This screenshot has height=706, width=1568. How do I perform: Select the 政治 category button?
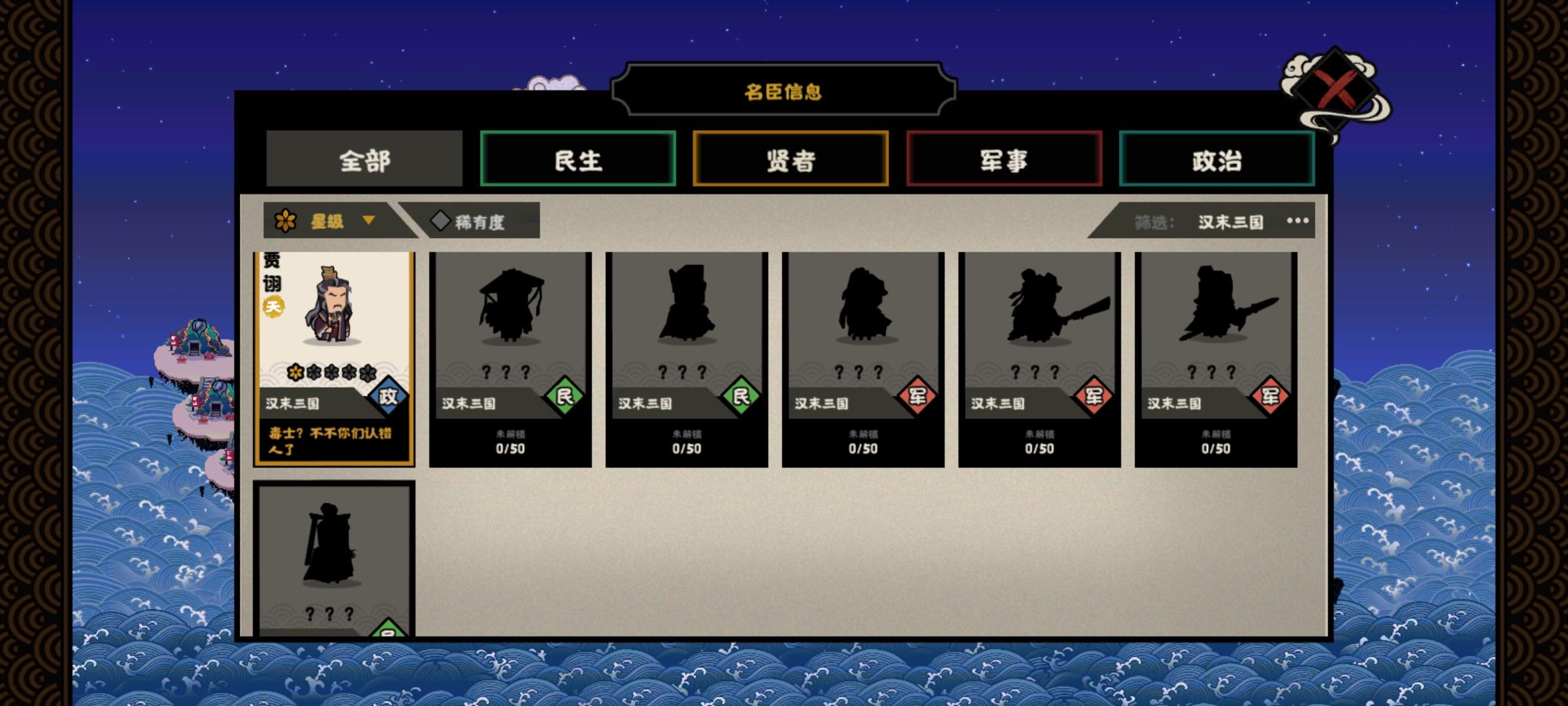1217,159
